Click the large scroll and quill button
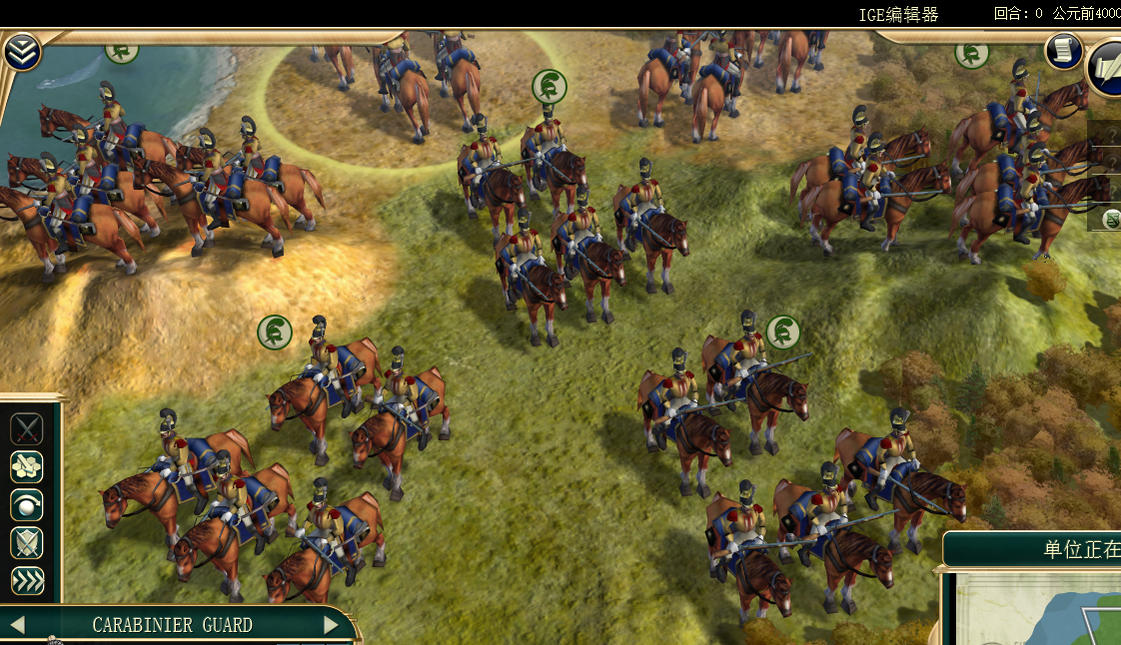 [x=1108, y=67]
